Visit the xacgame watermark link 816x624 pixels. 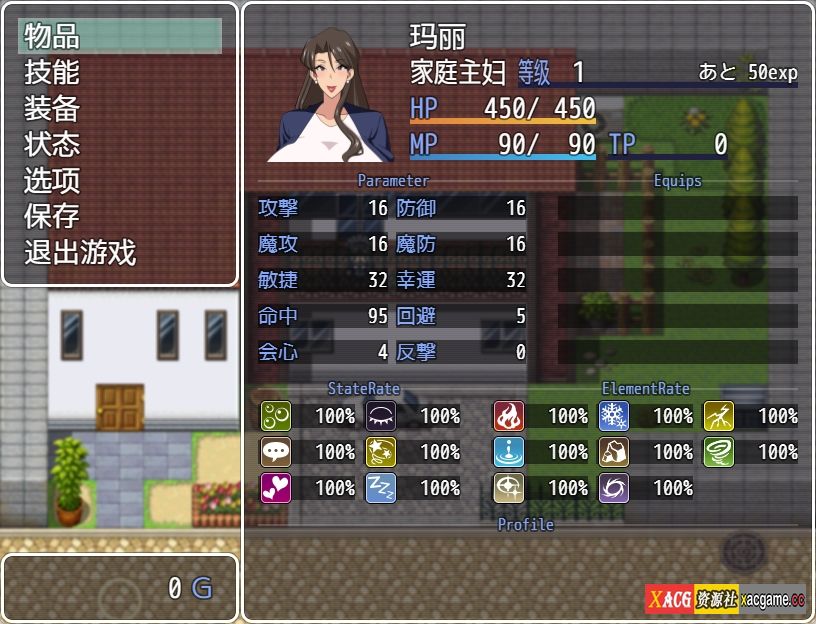[725, 600]
